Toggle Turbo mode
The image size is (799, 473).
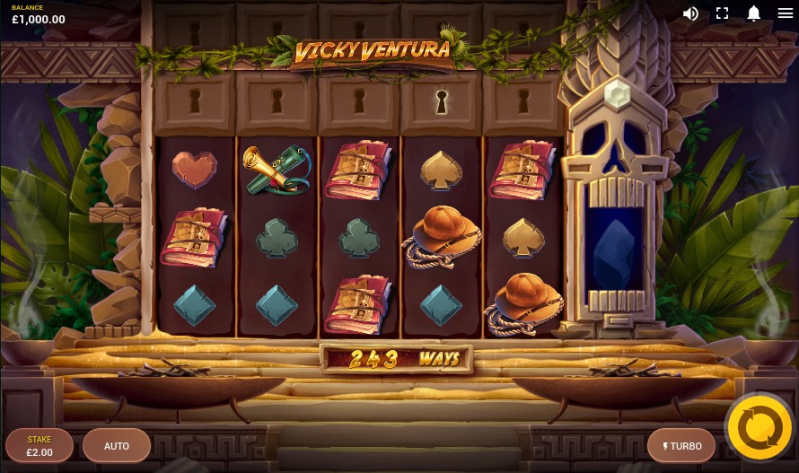click(x=682, y=445)
